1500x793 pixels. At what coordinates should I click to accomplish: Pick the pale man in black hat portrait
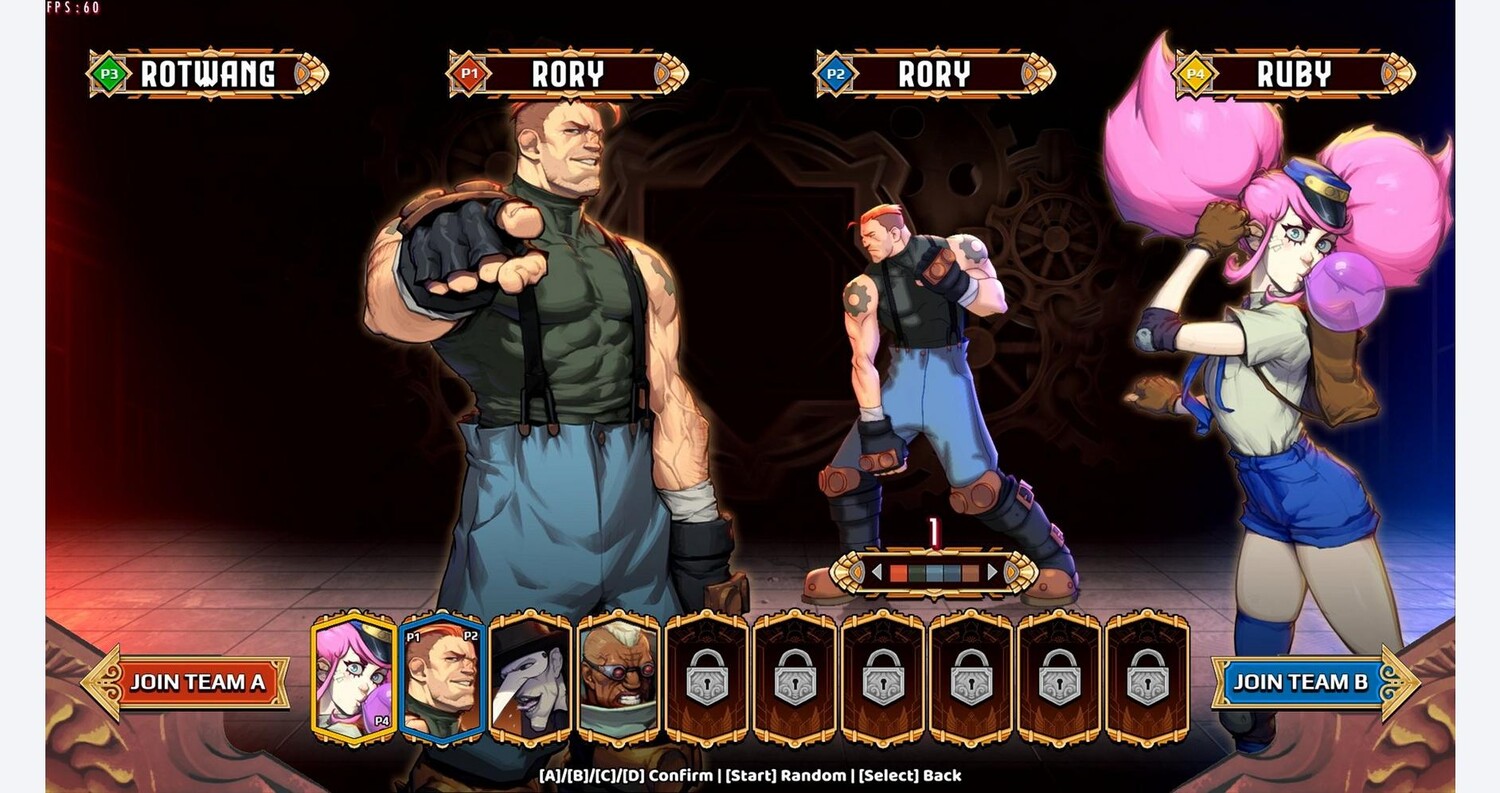point(530,678)
